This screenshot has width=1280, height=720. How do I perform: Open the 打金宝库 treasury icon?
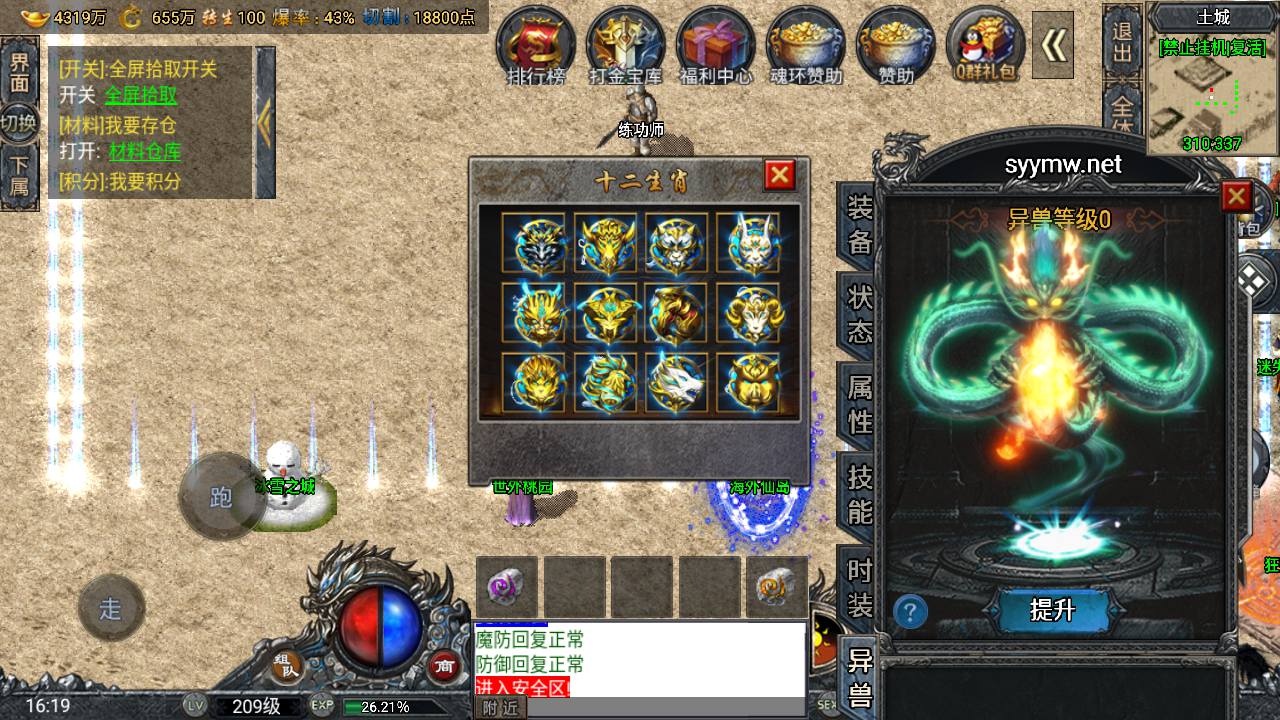click(x=626, y=45)
